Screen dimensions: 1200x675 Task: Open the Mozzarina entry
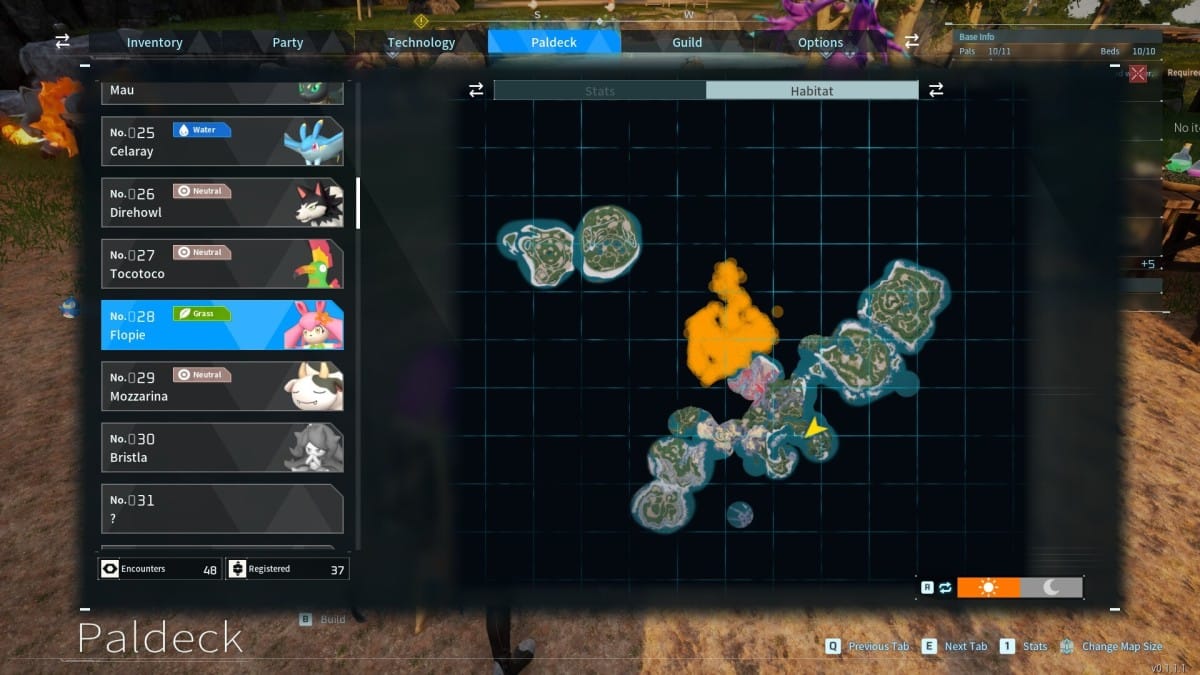[x=222, y=386]
